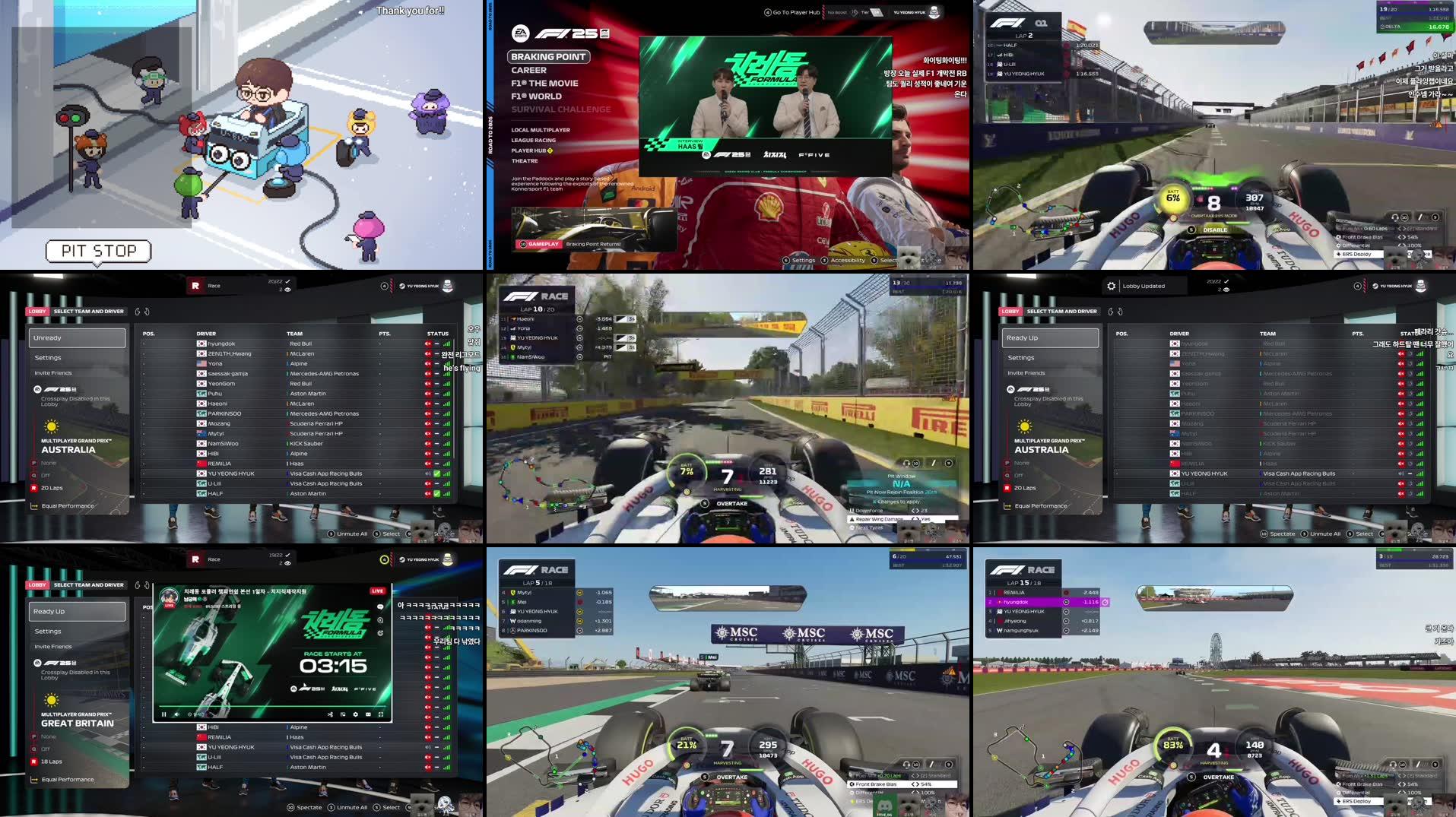Enter F1 World
The width and height of the screenshot is (1456, 817).
point(536,97)
